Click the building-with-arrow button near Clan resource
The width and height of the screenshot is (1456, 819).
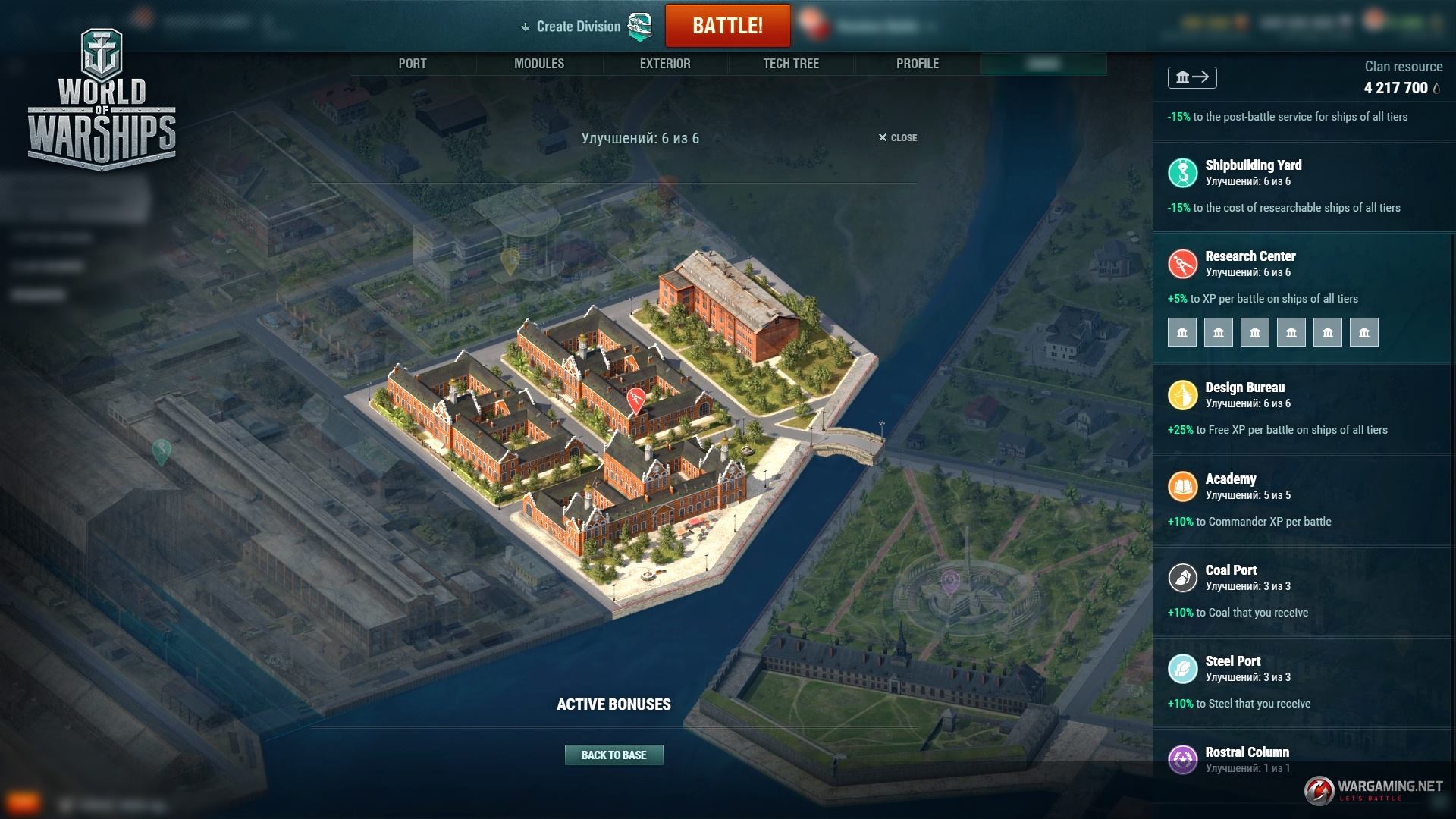pyautogui.click(x=1192, y=77)
